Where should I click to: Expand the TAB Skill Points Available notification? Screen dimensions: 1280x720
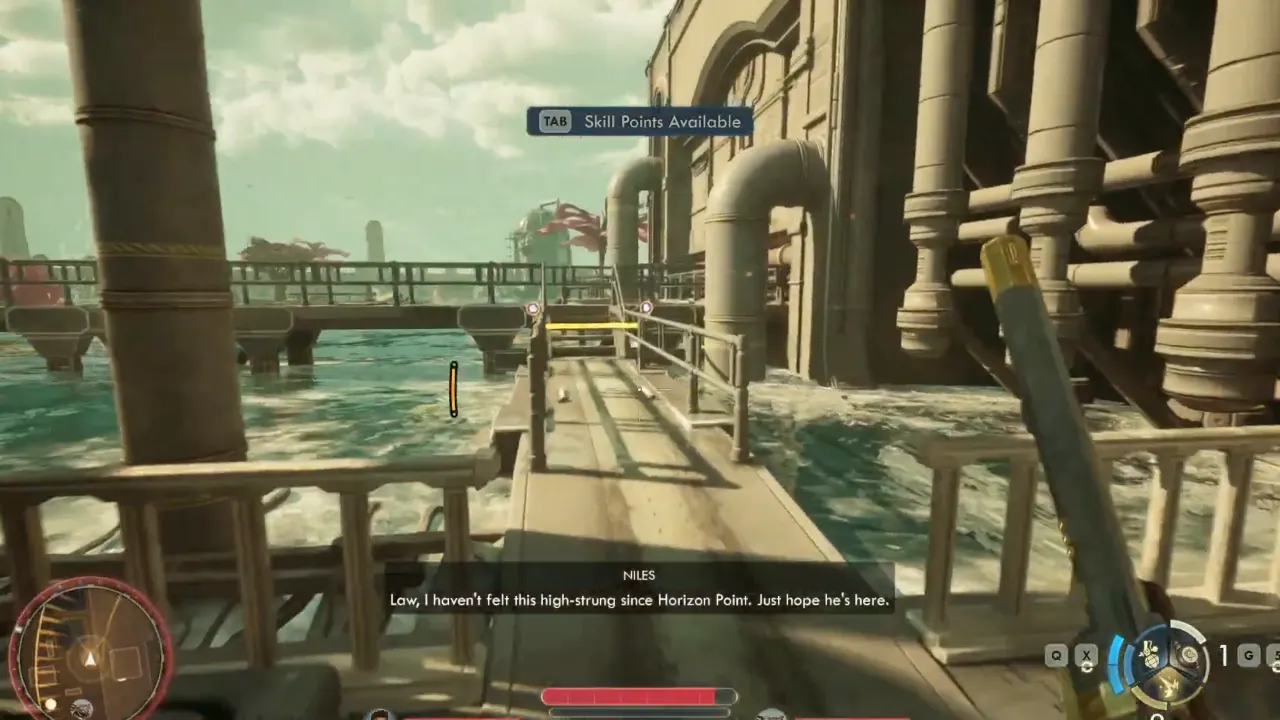(x=638, y=121)
